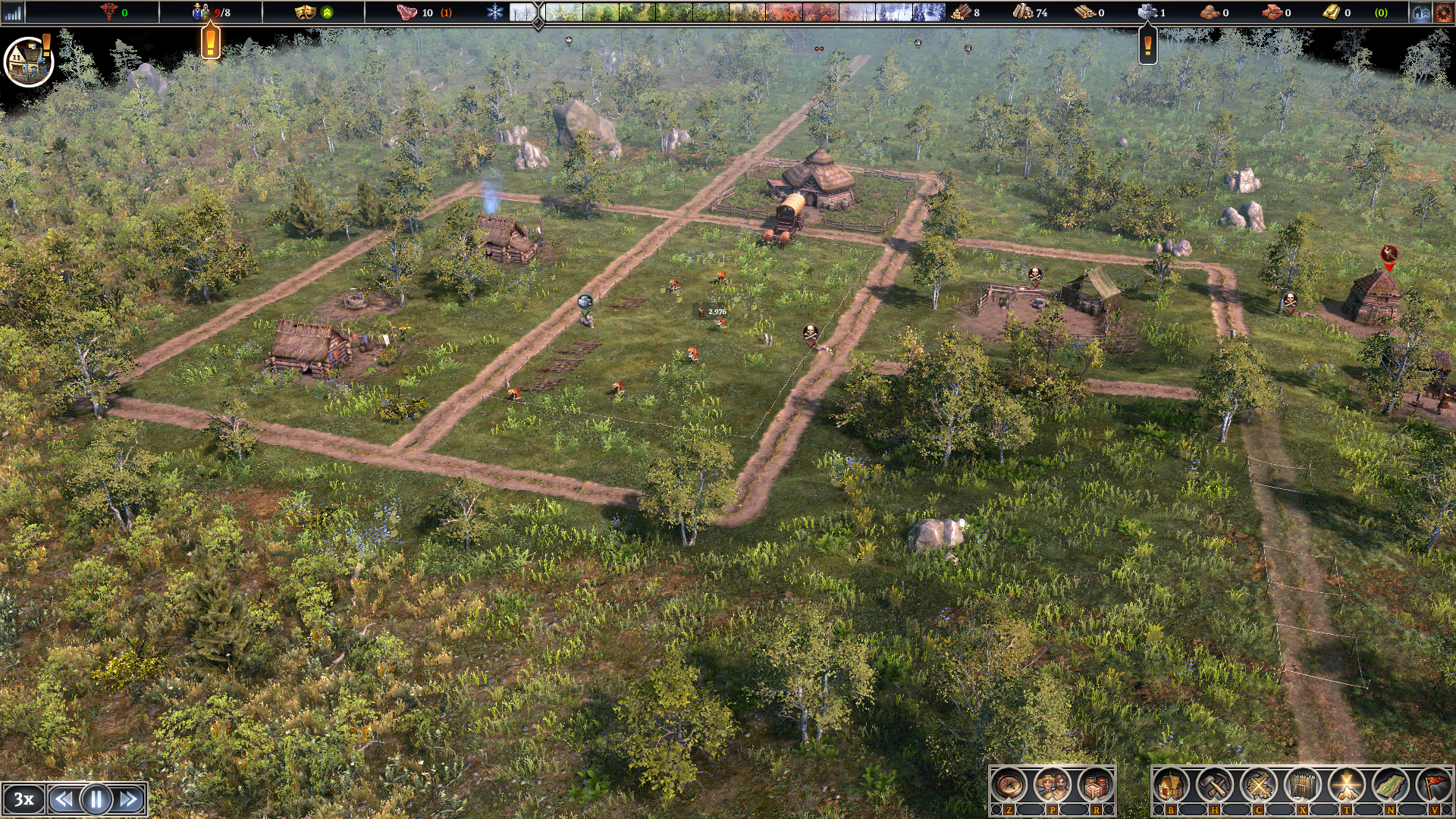Open the stone resource alert marker
Screen dimensions: 1456x819
[1147, 47]
